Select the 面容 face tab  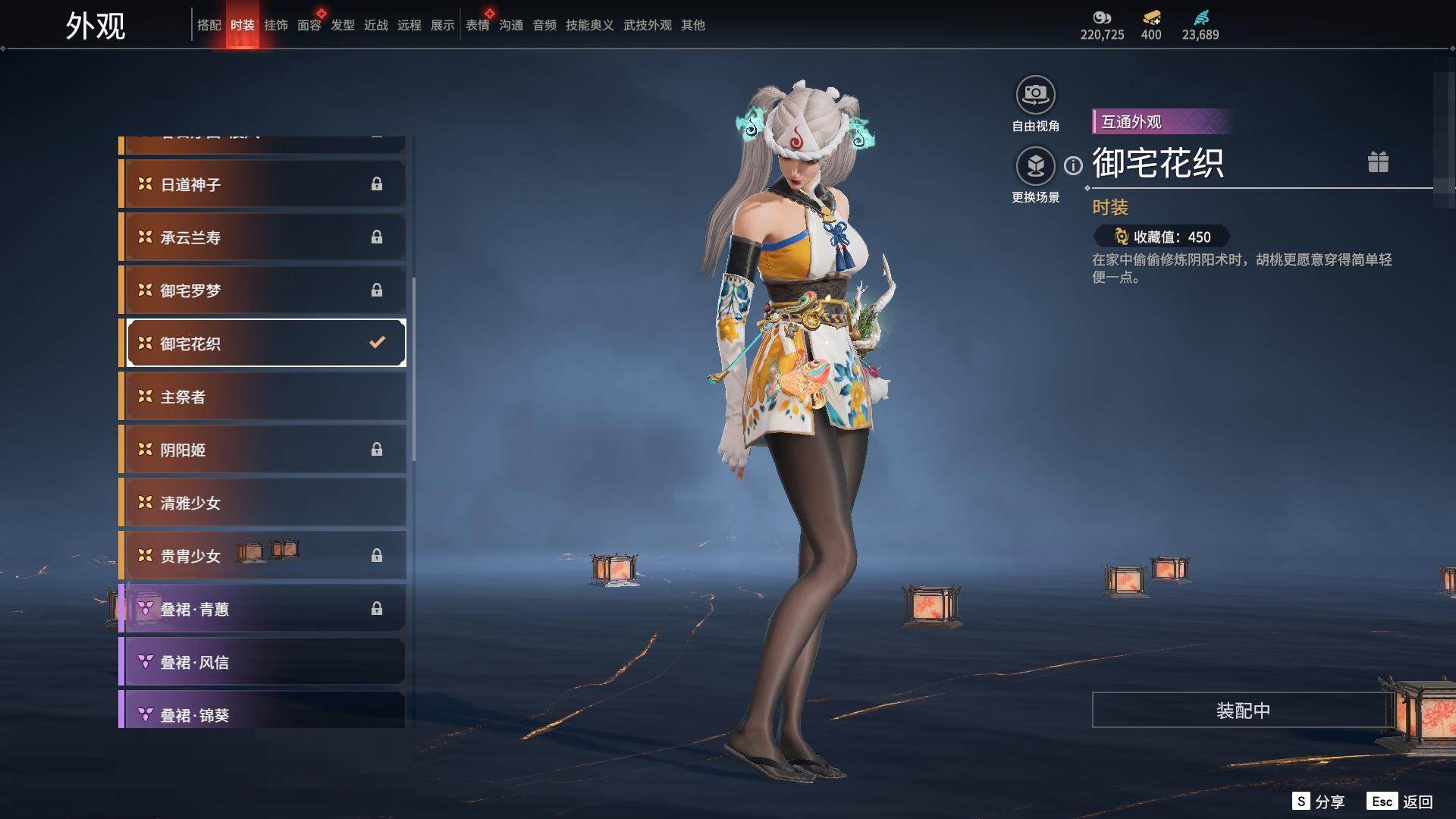pyautogui.click(x=309, y=25)
